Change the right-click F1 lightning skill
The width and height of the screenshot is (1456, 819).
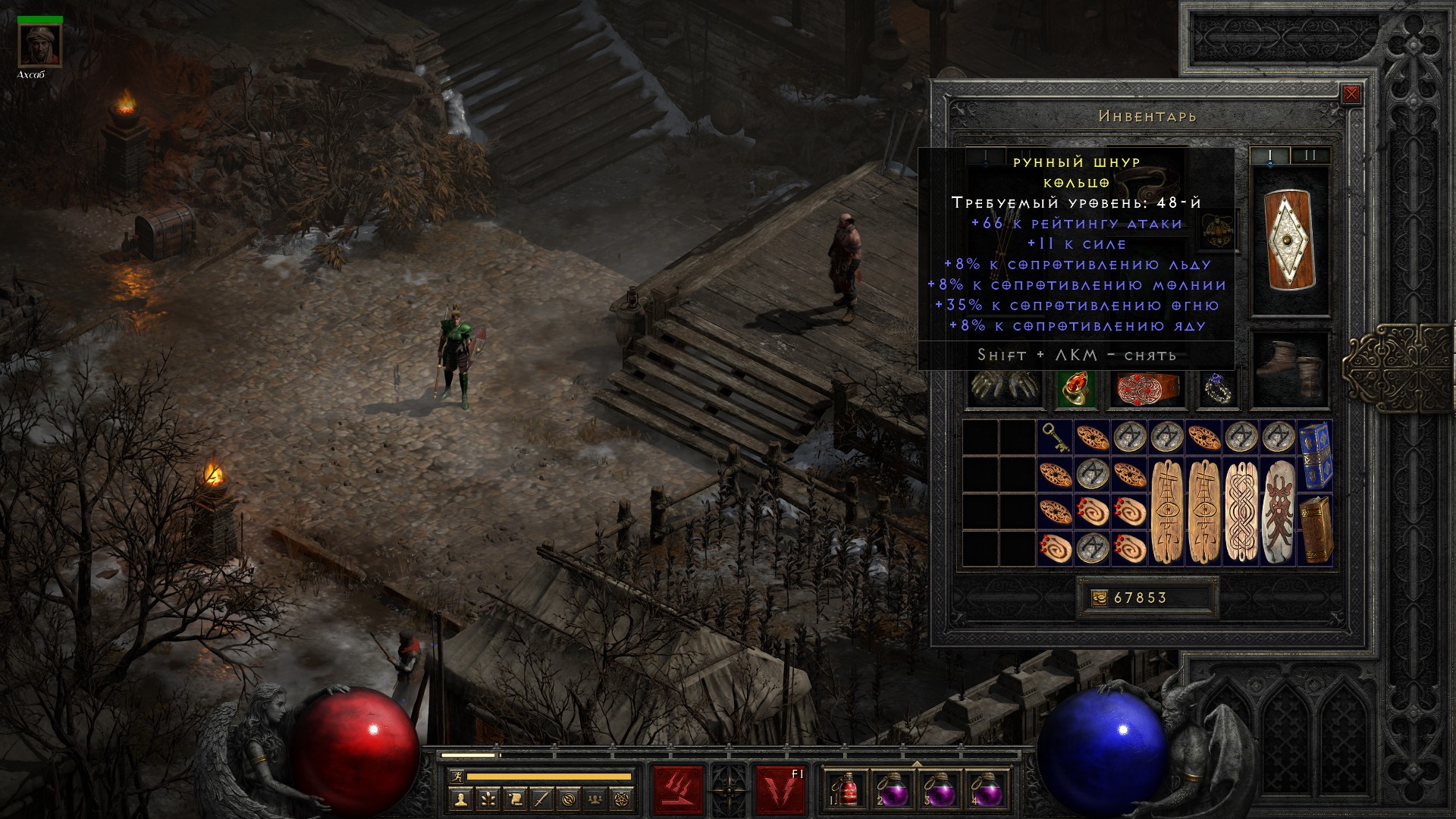780,789
